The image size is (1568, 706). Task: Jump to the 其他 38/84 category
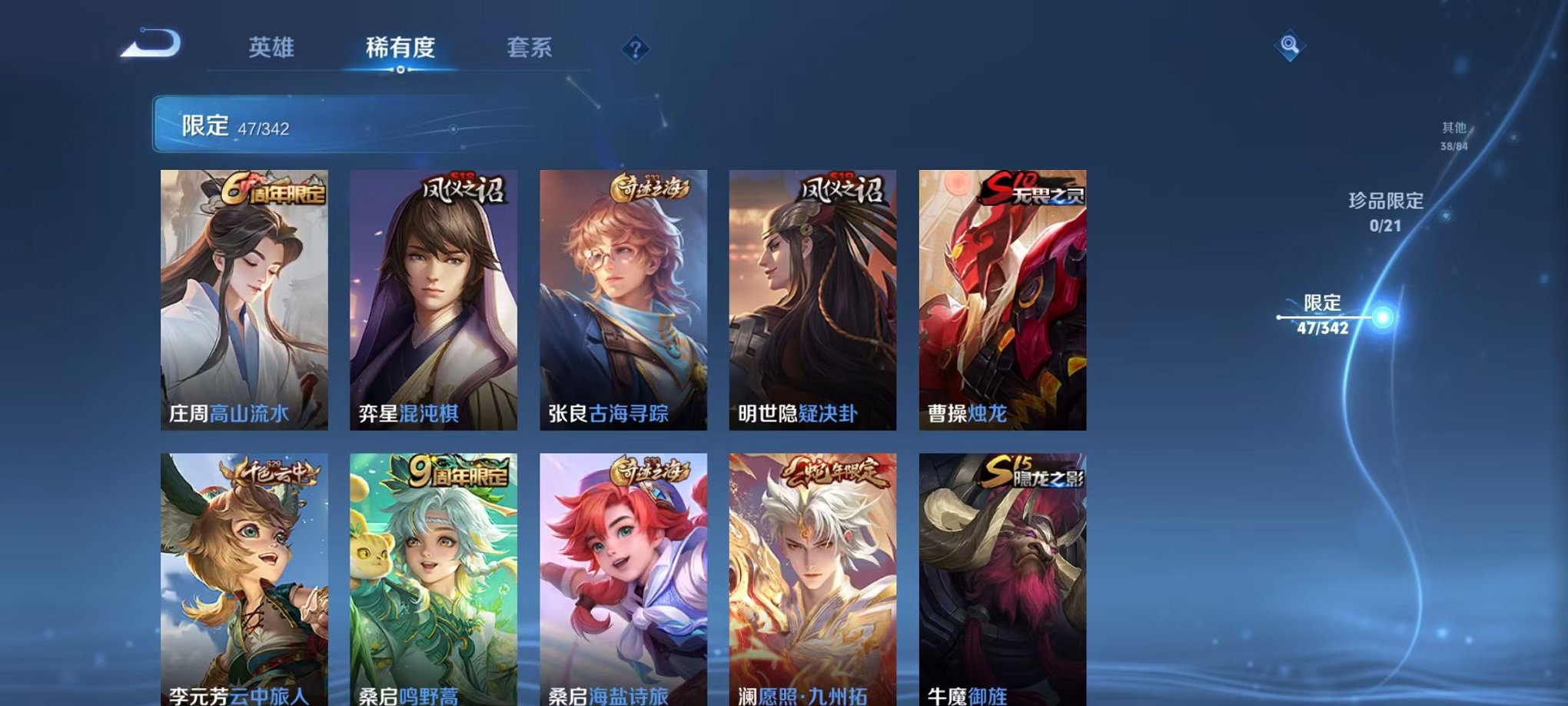[1453, 133]
